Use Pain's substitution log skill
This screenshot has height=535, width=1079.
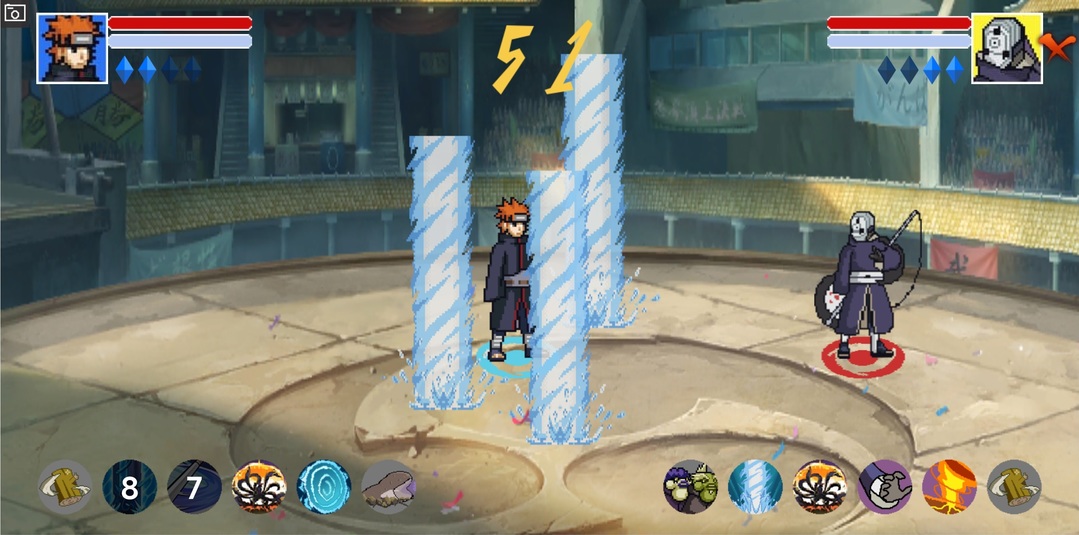pos(65,487)
